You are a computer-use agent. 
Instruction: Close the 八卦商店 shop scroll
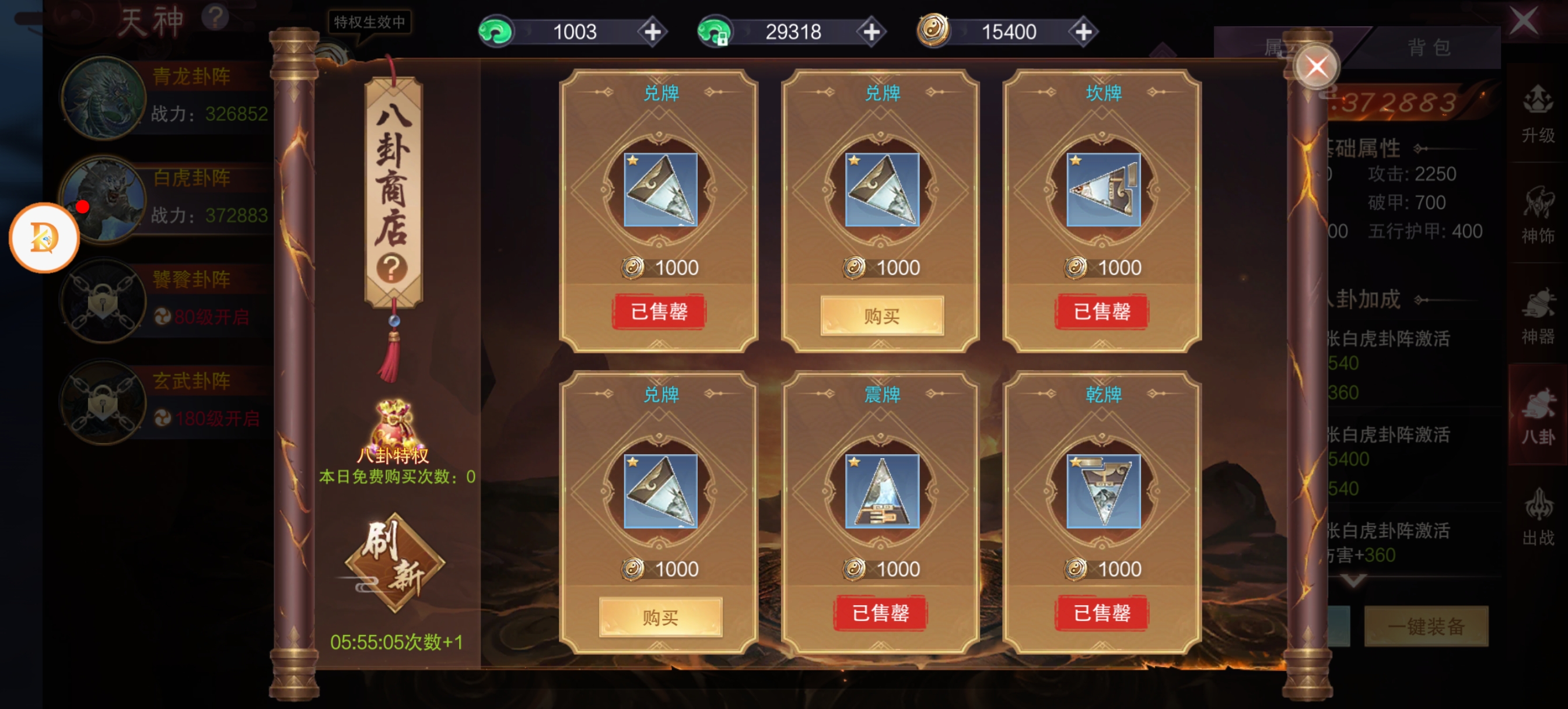click(x=1316, y=67)
